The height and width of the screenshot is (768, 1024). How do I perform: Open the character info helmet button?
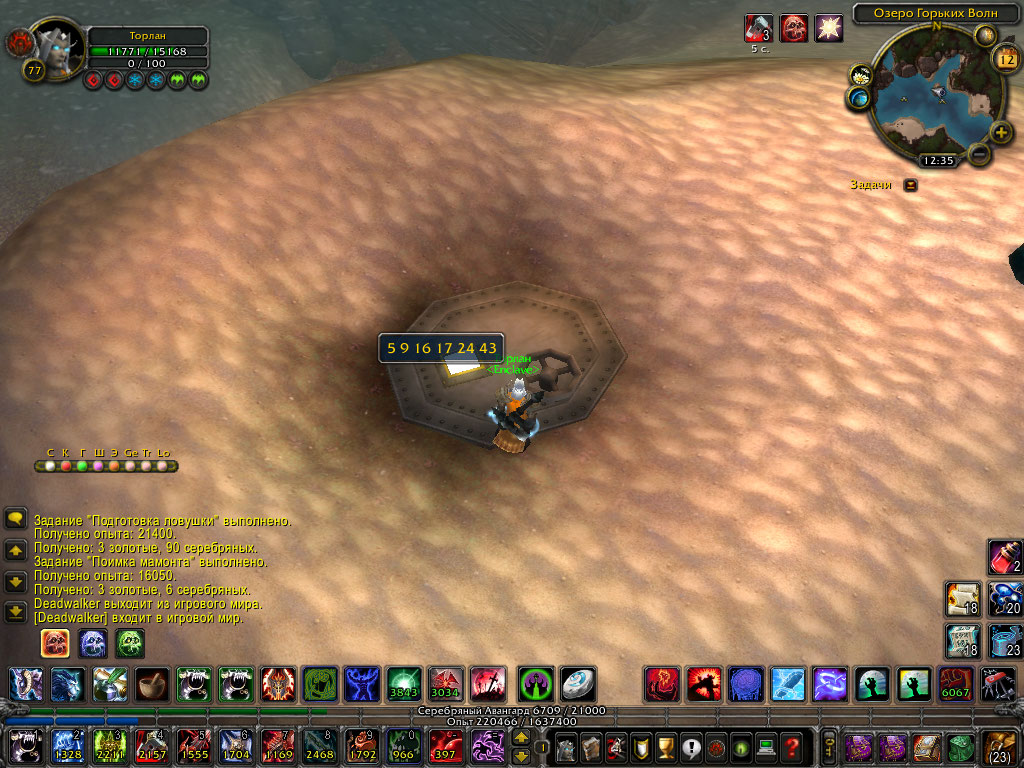(x=566, y=747)
